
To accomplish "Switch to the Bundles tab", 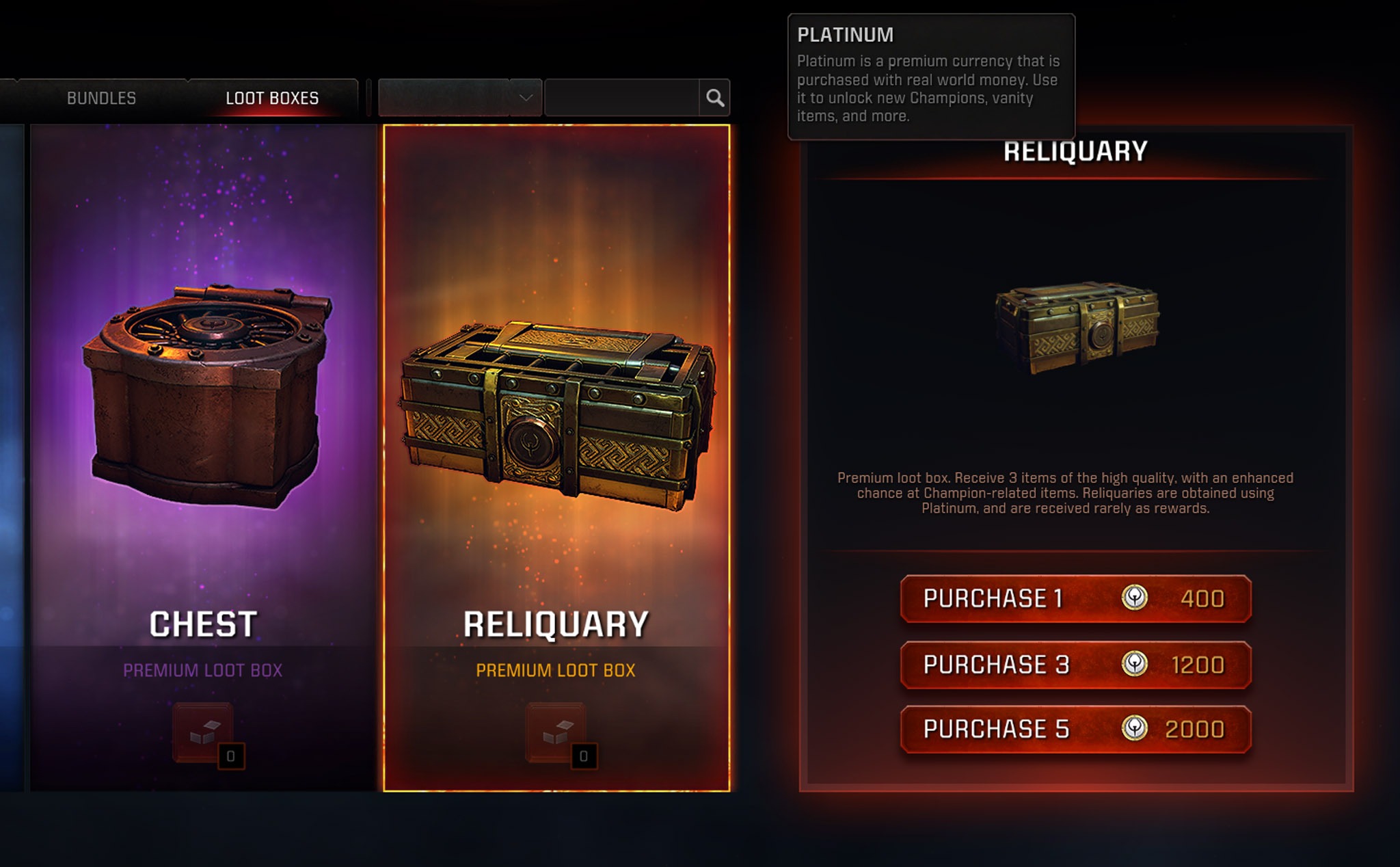I will (101, 98).
